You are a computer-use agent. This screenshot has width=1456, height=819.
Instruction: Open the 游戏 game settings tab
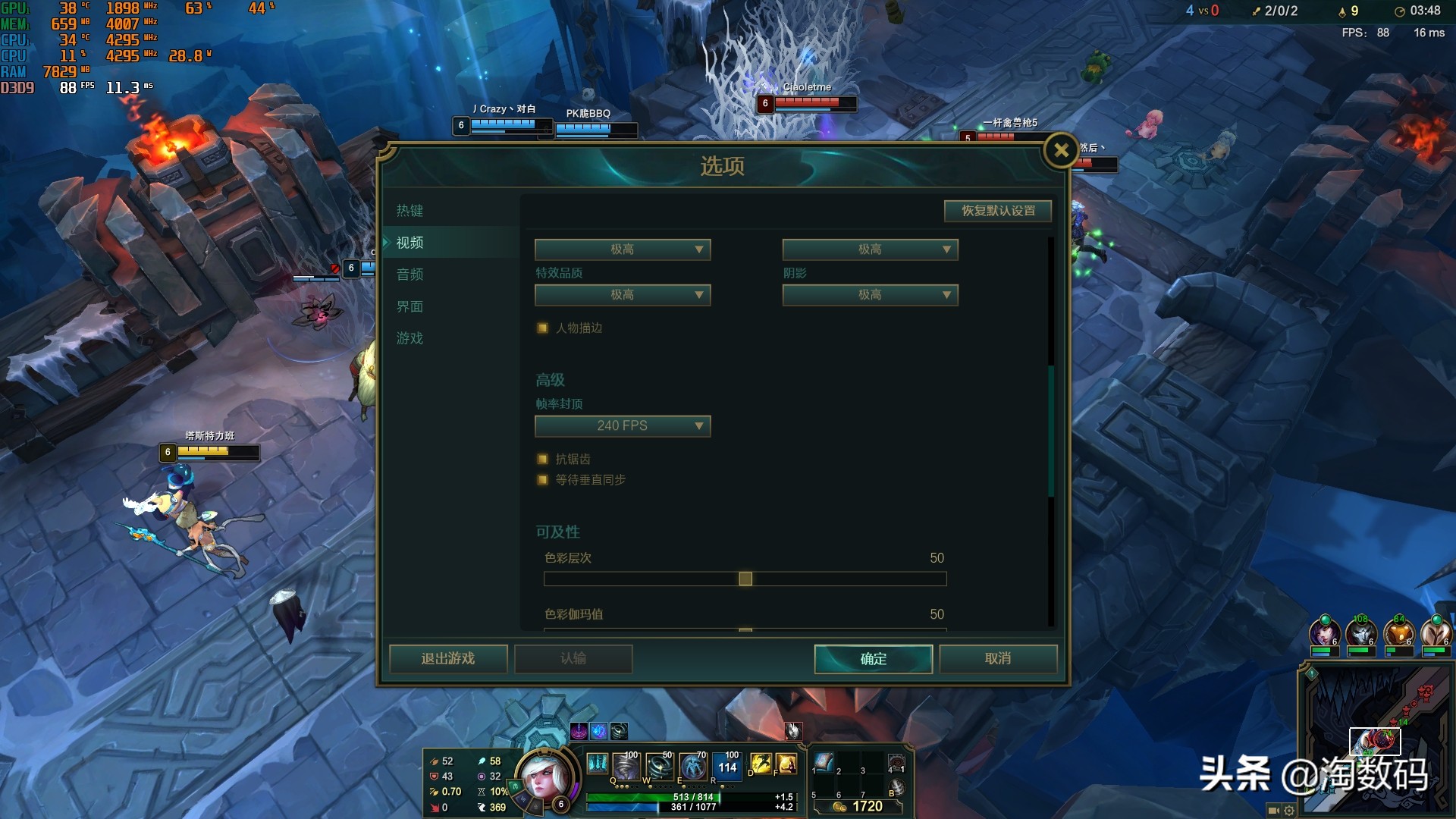(x=409, y=338)
